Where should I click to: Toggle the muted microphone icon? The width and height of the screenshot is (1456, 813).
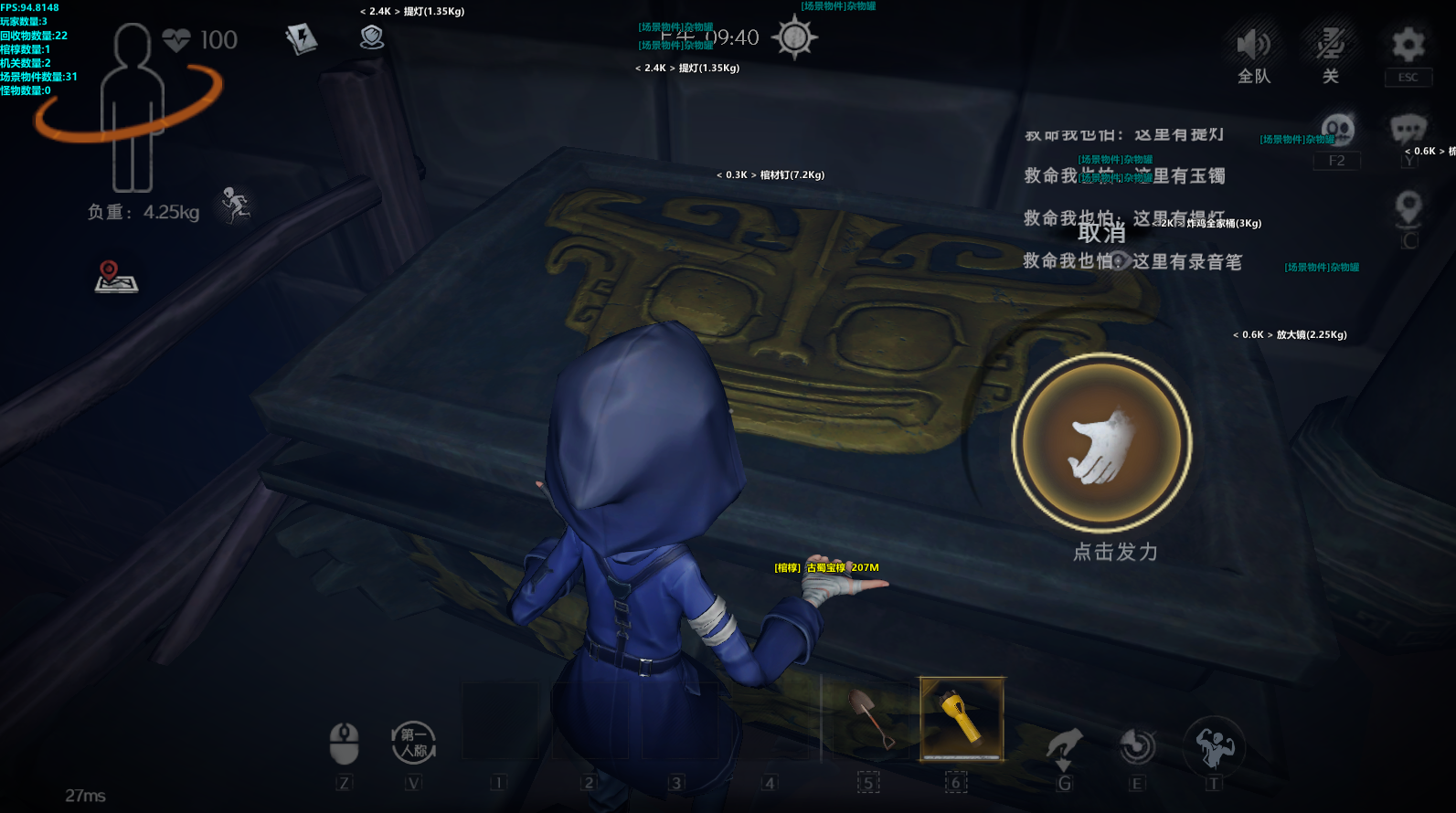(x=1330, y=45)
